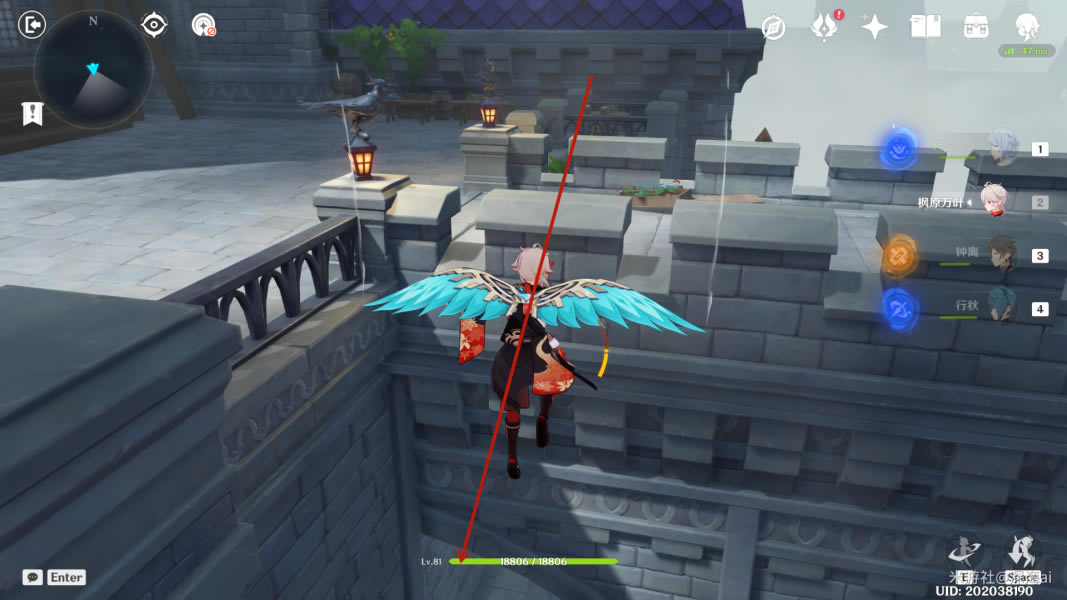Click the blocked signal beacon icon
Image resolution: width=1067 pixels, height=600 pixels.
(x=204, y=24)
